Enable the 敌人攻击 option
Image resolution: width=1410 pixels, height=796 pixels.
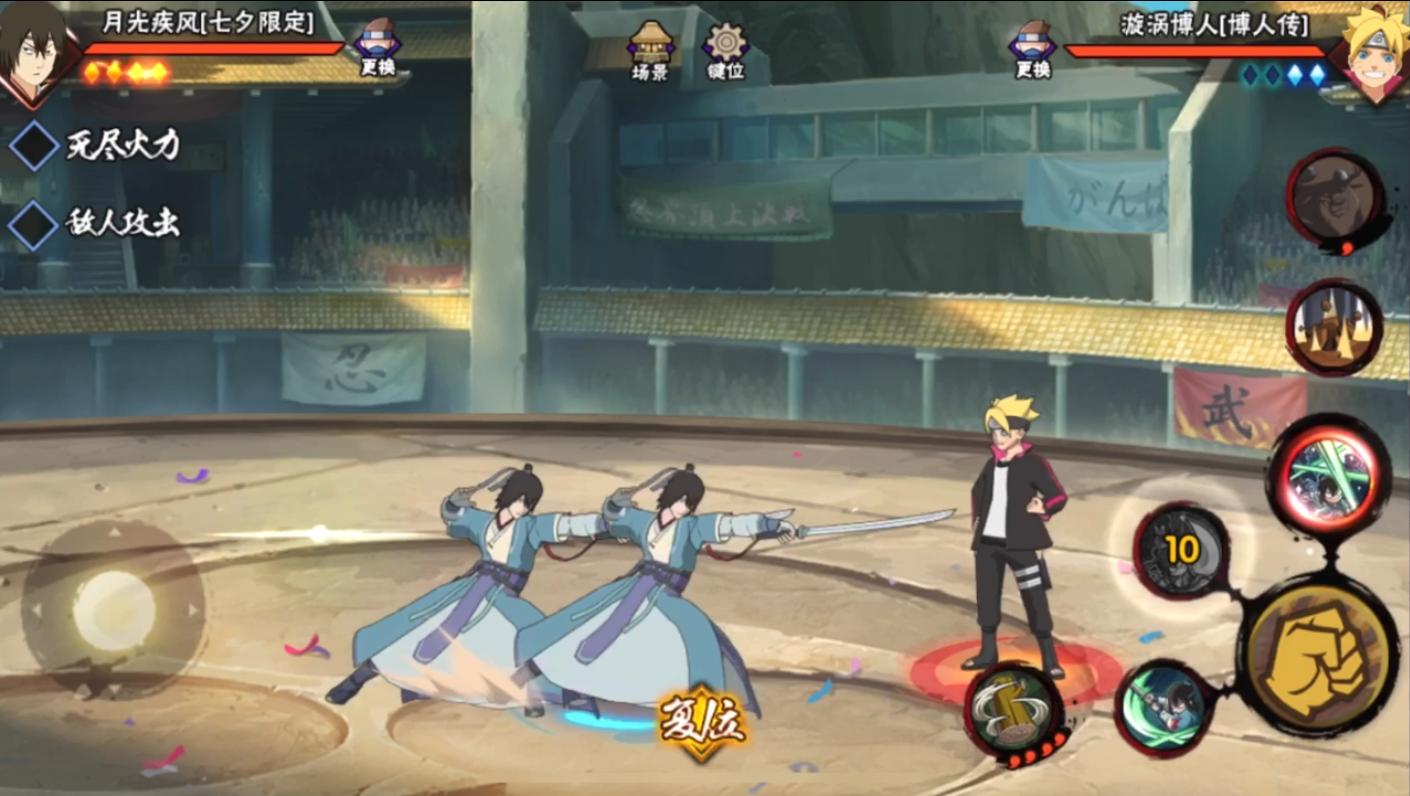point(34,224)
